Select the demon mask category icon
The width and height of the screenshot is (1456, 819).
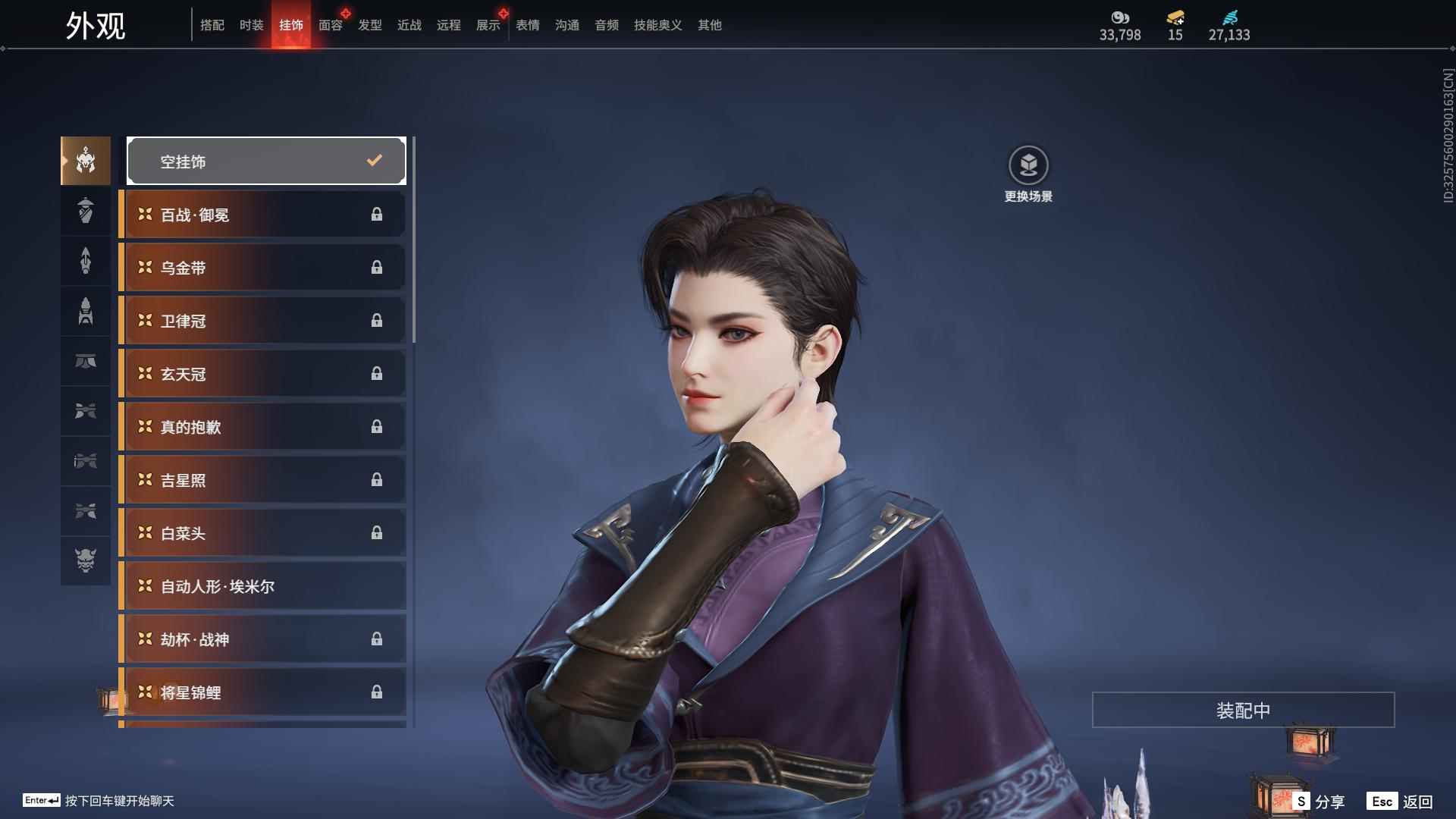pos(86,560)
